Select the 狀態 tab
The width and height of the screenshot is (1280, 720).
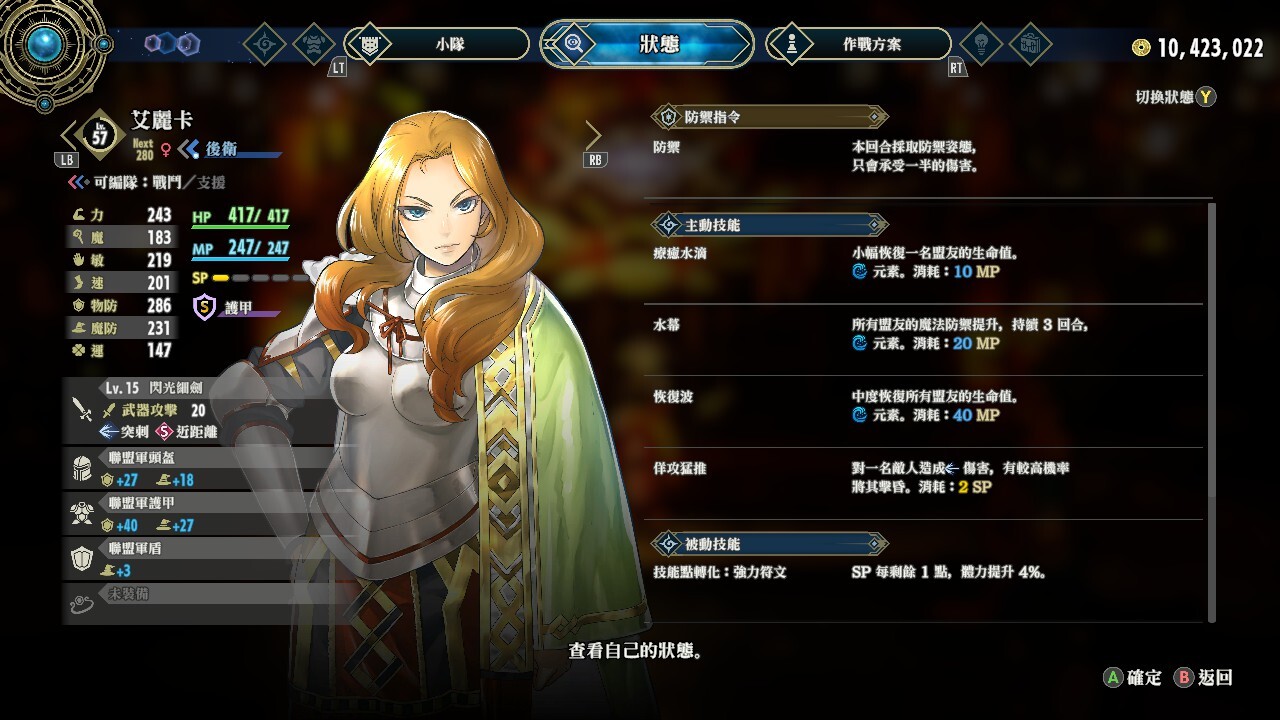647,44
